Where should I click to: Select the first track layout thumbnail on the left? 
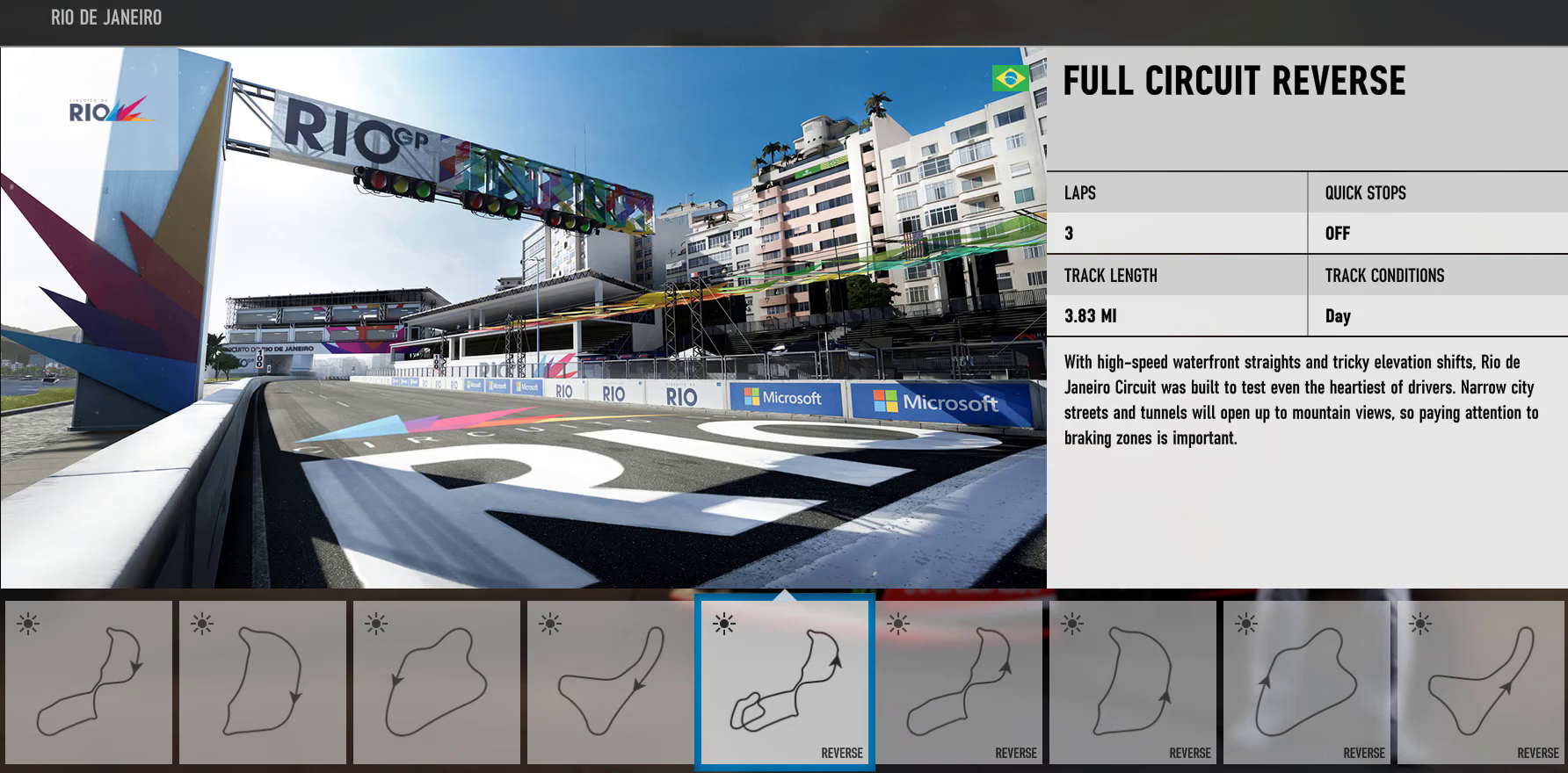(x=86, y=690)
